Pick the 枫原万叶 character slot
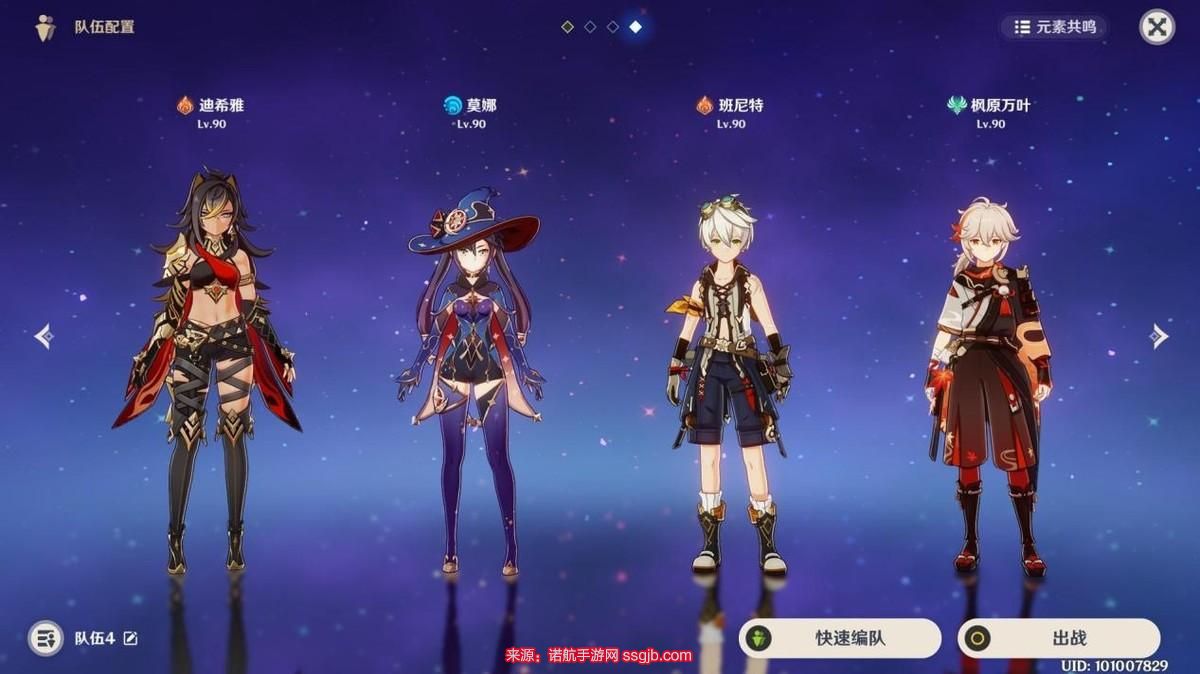This screenshot has height=674, width=1200. (x=989, y=380)
